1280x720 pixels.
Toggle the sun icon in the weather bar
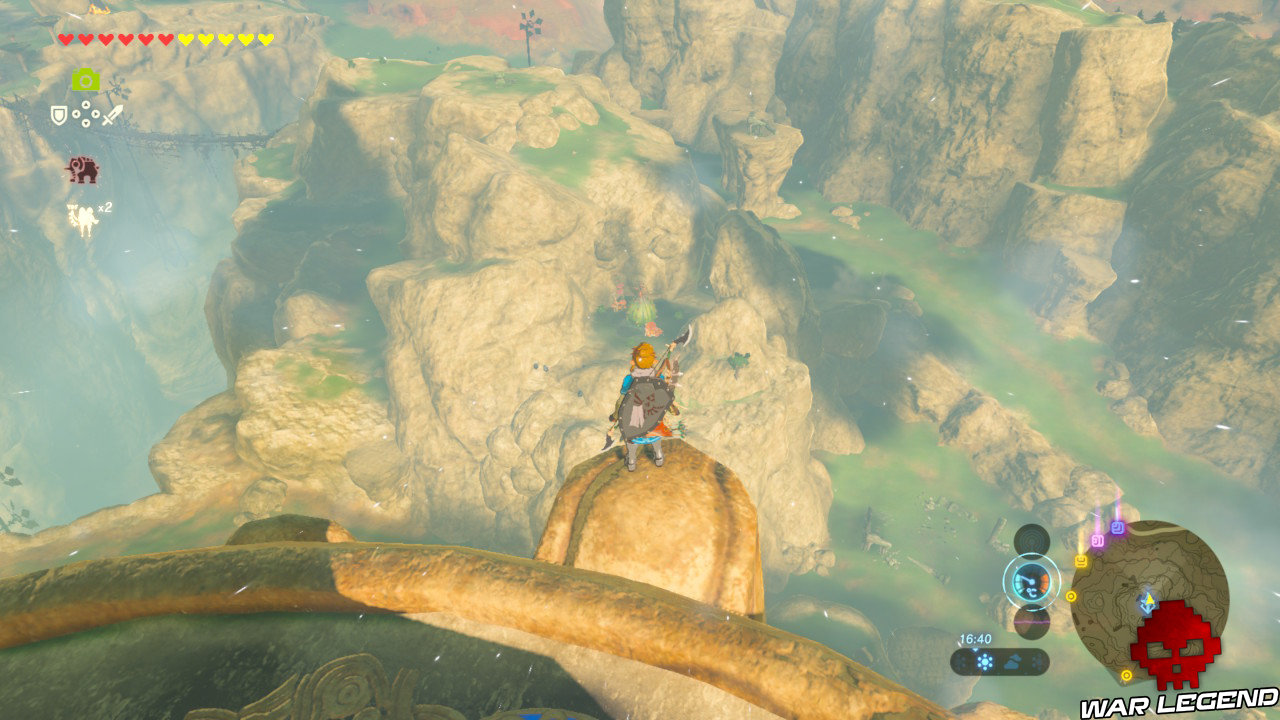pyautogui.click(x=984, y=661)
